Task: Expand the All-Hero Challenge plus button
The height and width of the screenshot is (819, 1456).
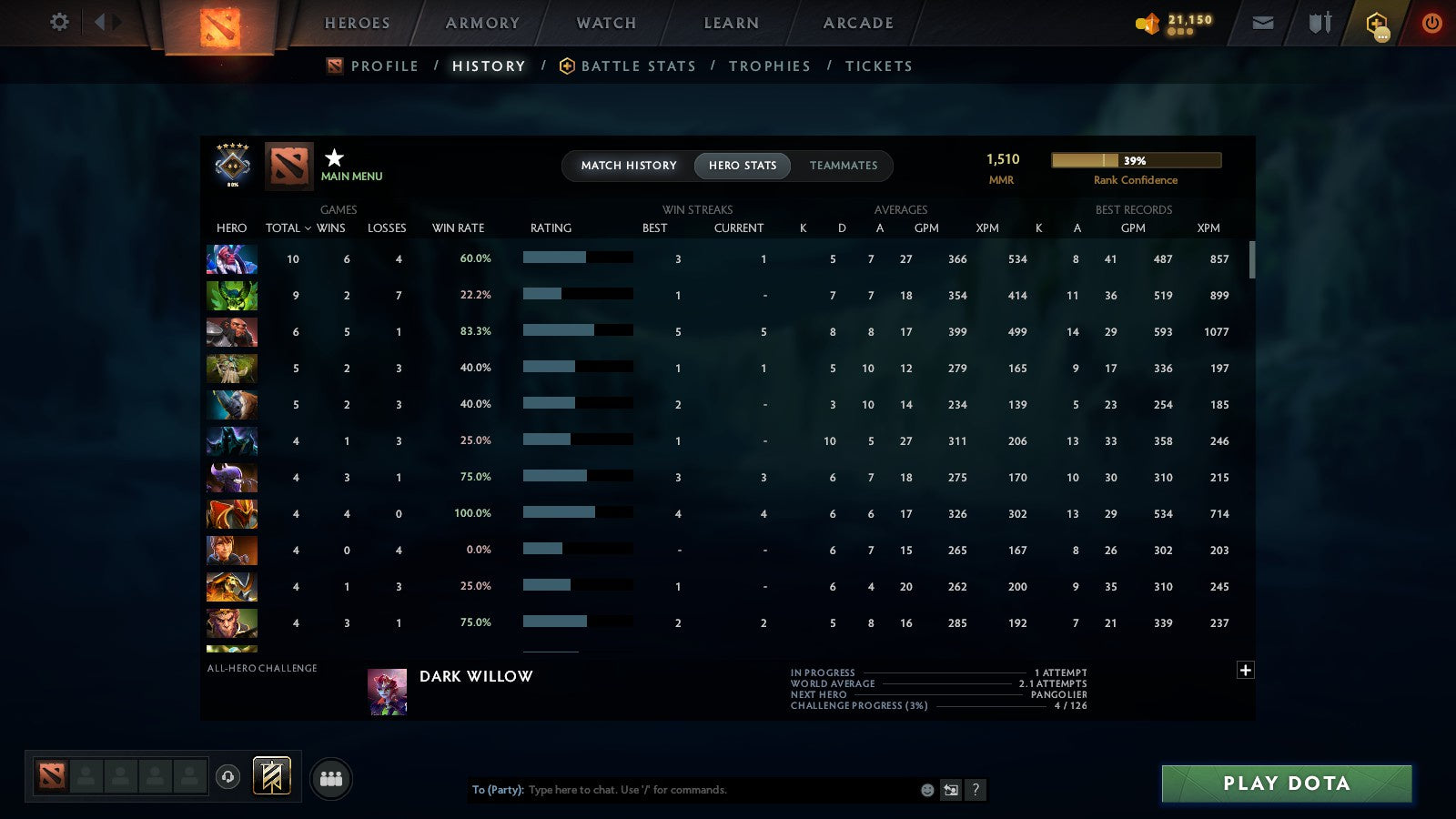Action: (x=1246, y=670)
